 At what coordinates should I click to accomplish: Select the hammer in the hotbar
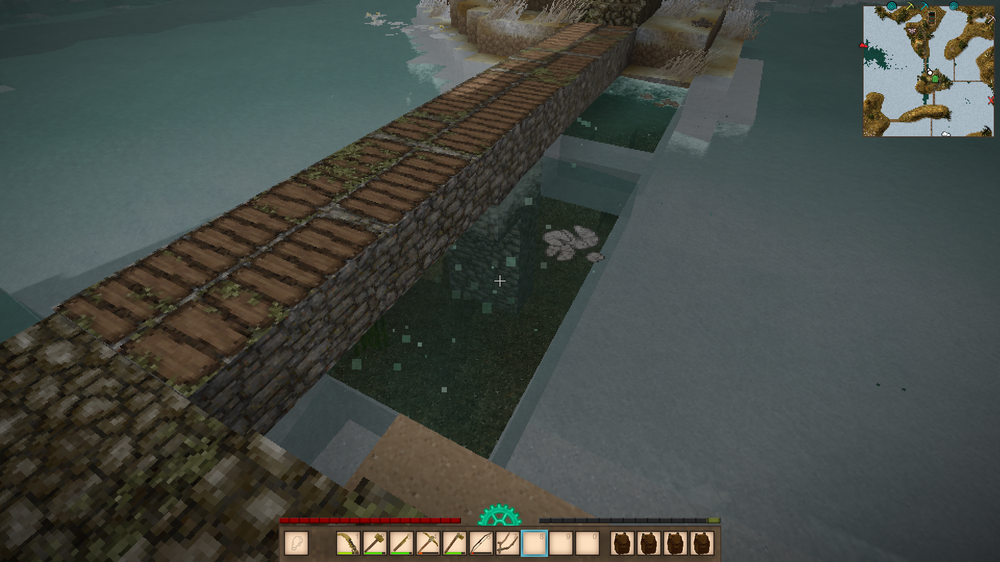[x=375, y=544]
